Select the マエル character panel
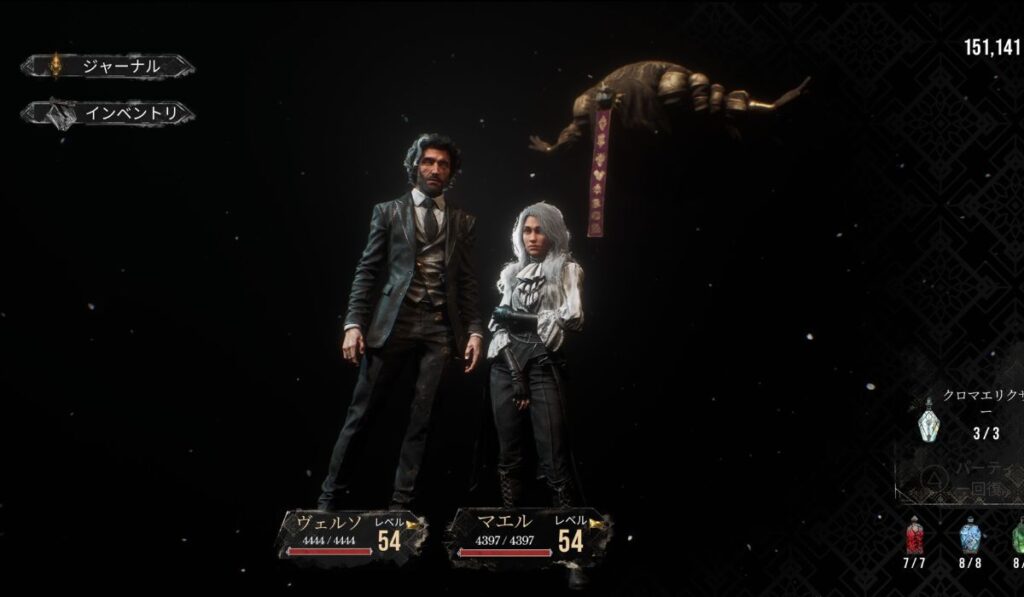The image size is (1024, 597). pos(529,534)
